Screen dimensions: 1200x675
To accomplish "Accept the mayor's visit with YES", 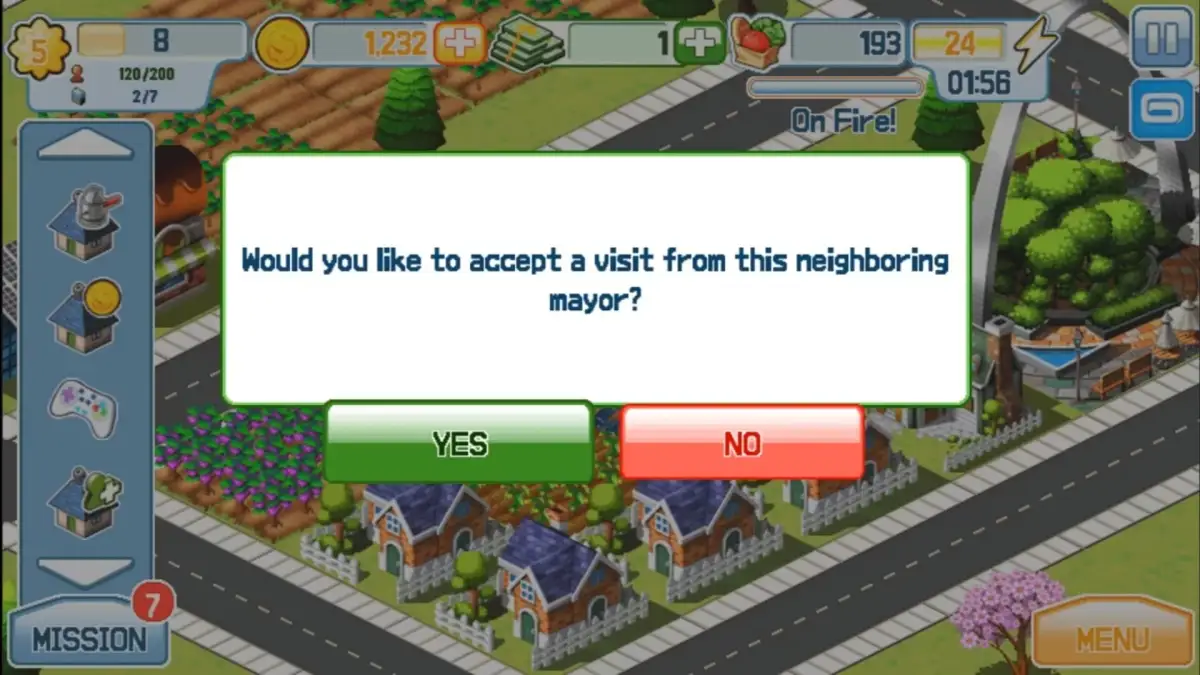I will click(459, 443).
